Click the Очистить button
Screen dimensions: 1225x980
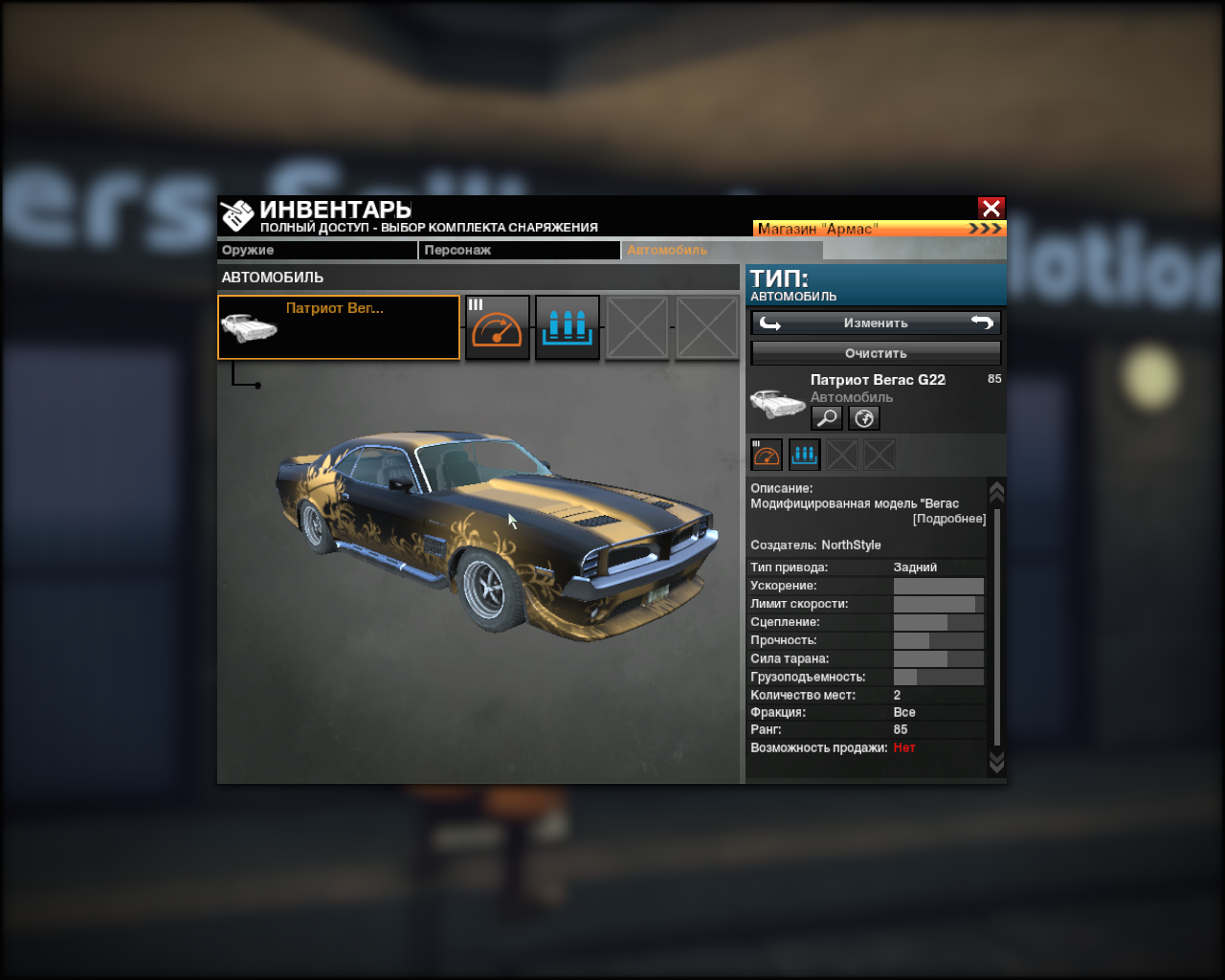point(876,353)
